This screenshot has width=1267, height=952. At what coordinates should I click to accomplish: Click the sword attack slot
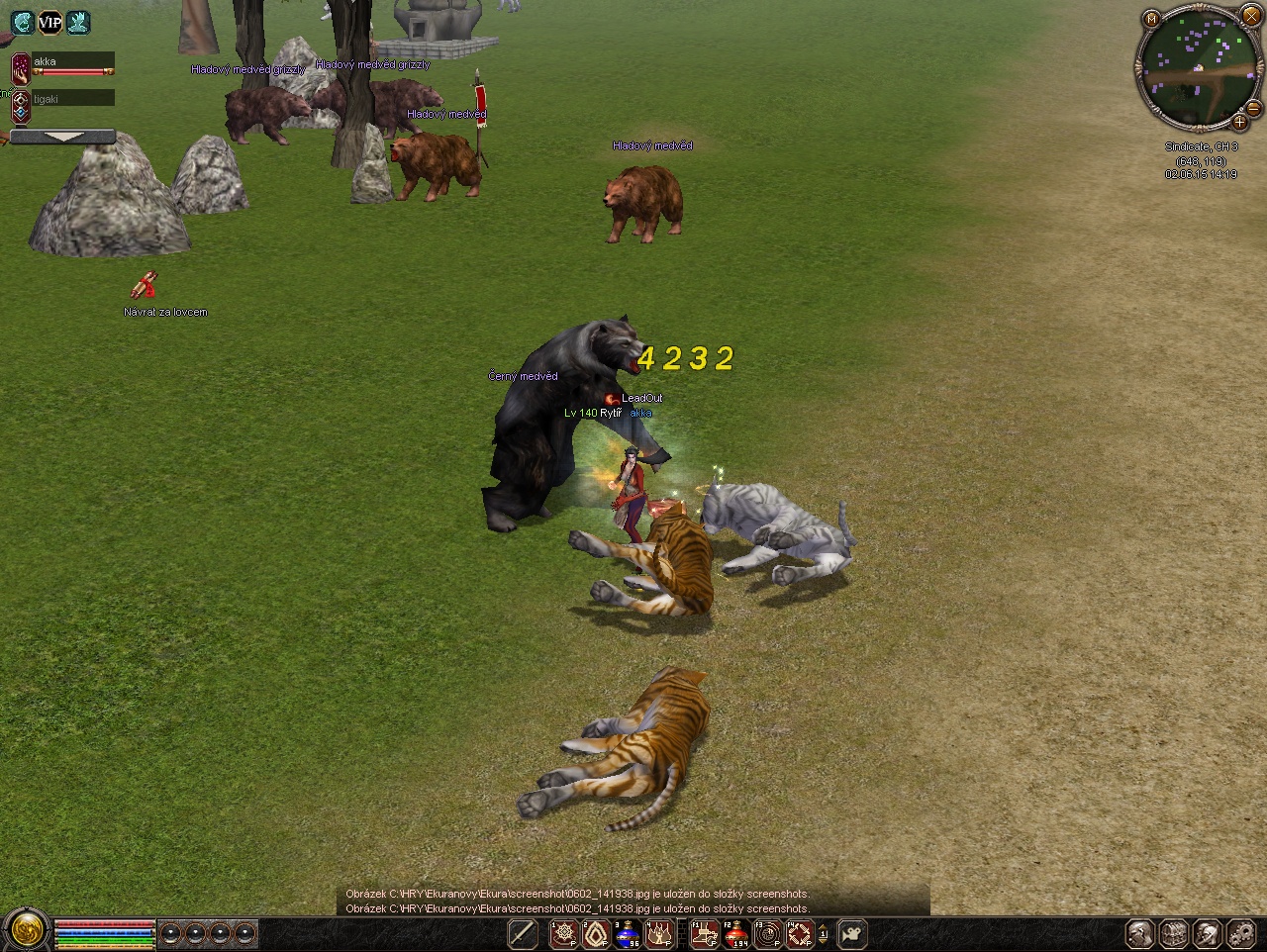523,933
